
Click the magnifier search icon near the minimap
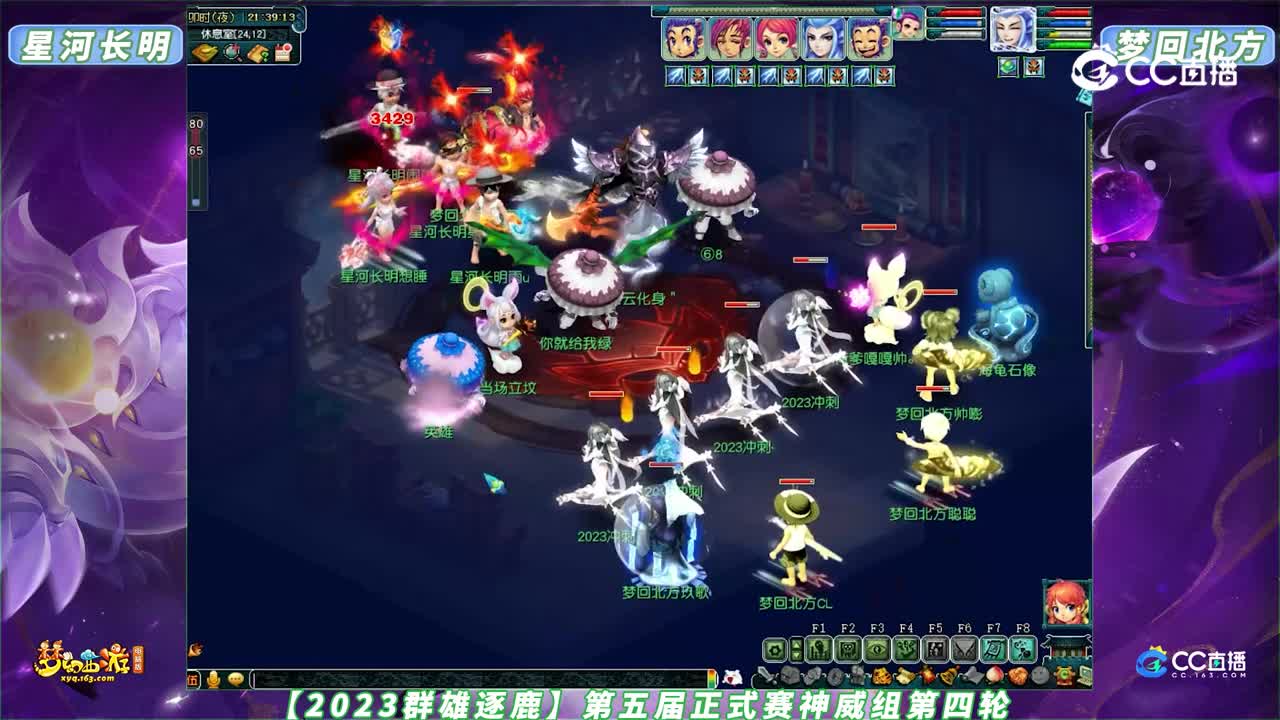coord(231,52)
